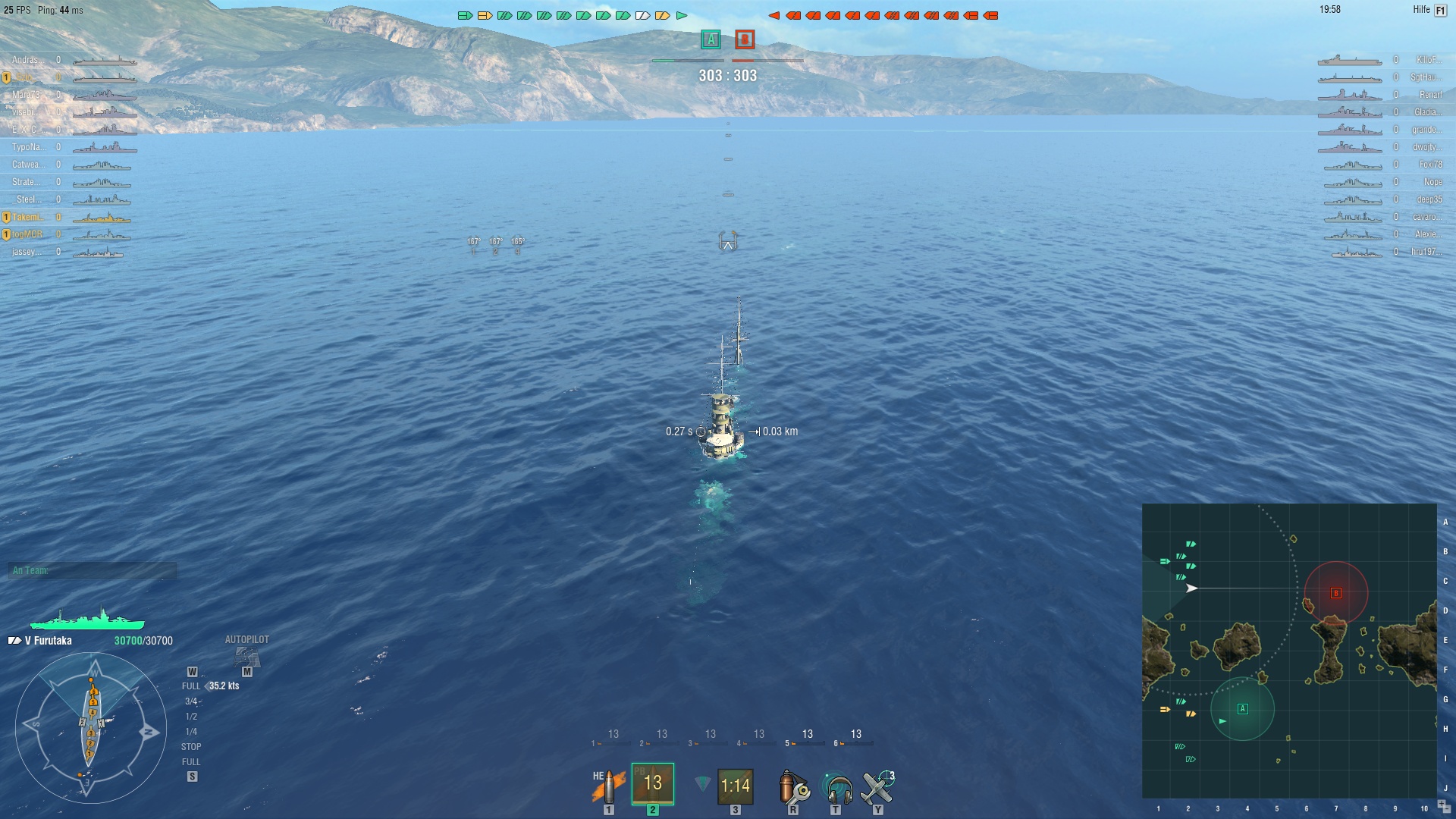Select capture point B on the minimap
This screenshot has height=819, width=1456.
tap(1336, 593)
